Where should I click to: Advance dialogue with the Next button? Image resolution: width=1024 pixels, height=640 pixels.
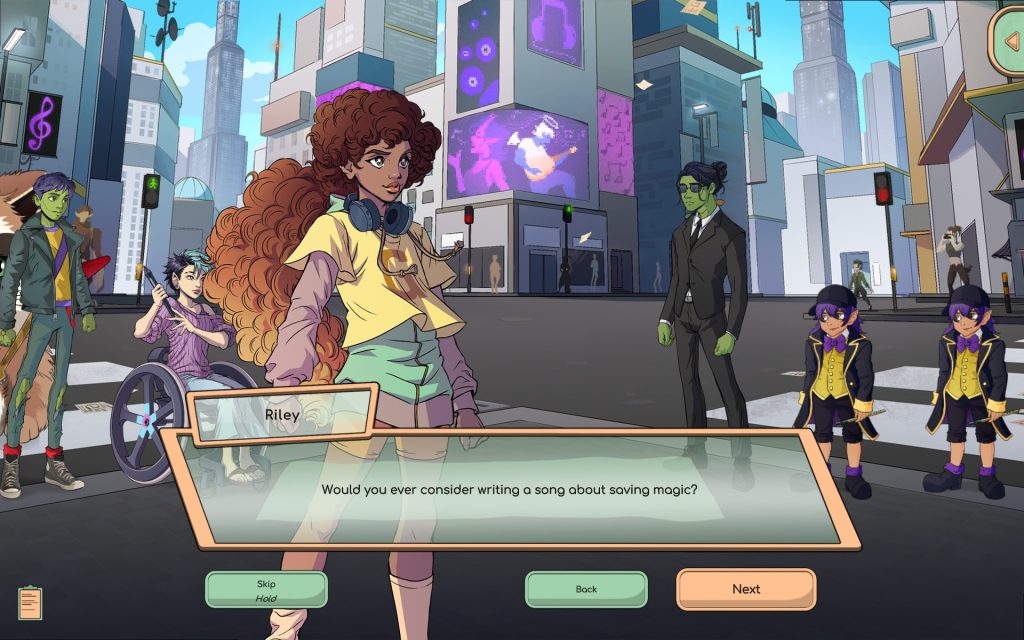tap(746, 589)
